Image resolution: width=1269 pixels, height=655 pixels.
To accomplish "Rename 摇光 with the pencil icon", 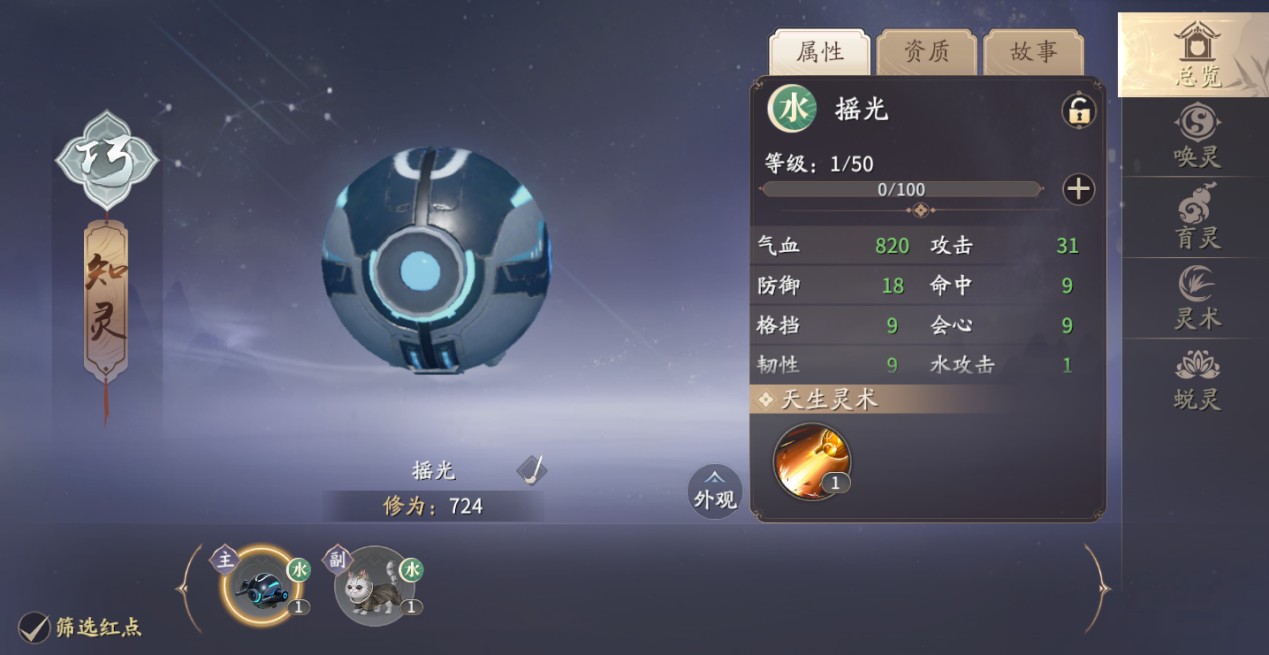I will [x=532, y=469].
